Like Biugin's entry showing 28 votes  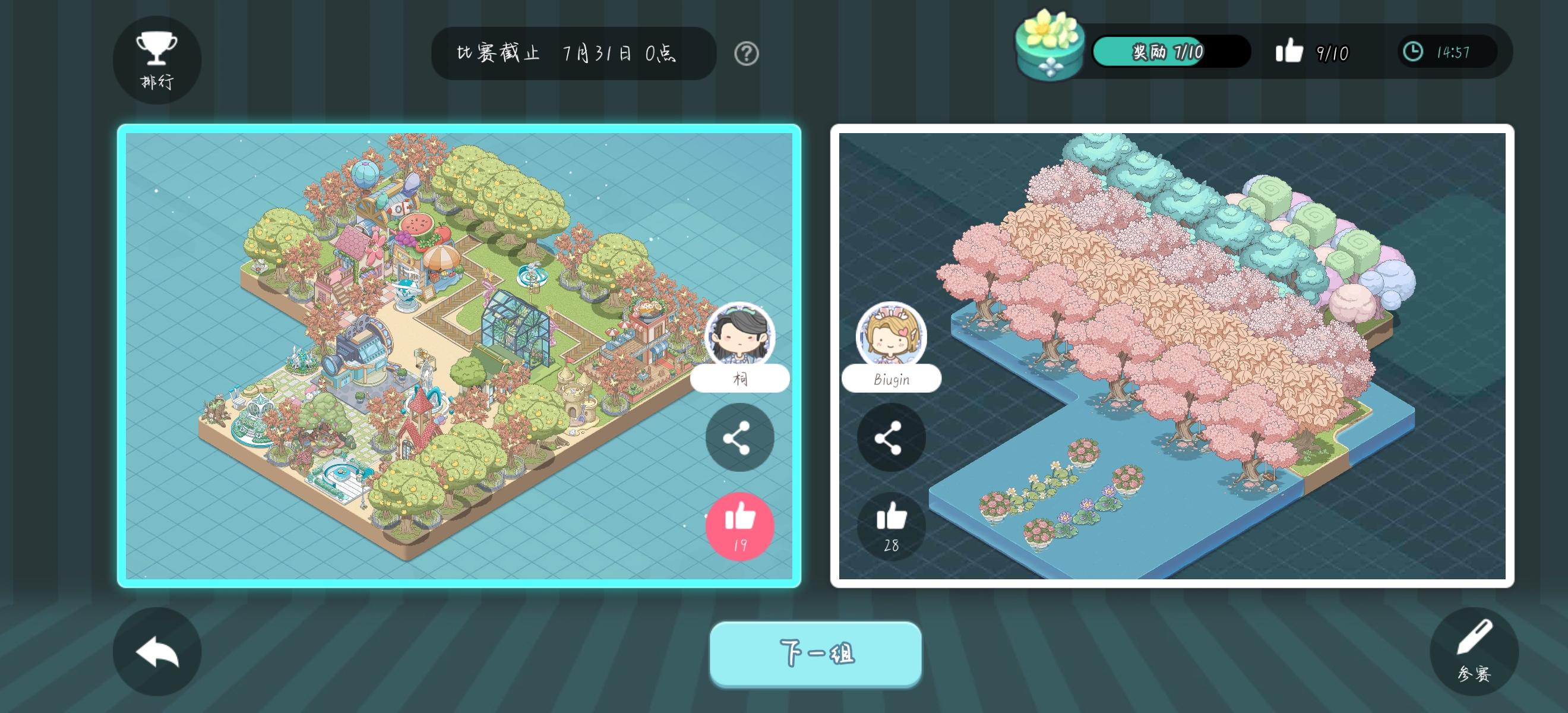891,526
